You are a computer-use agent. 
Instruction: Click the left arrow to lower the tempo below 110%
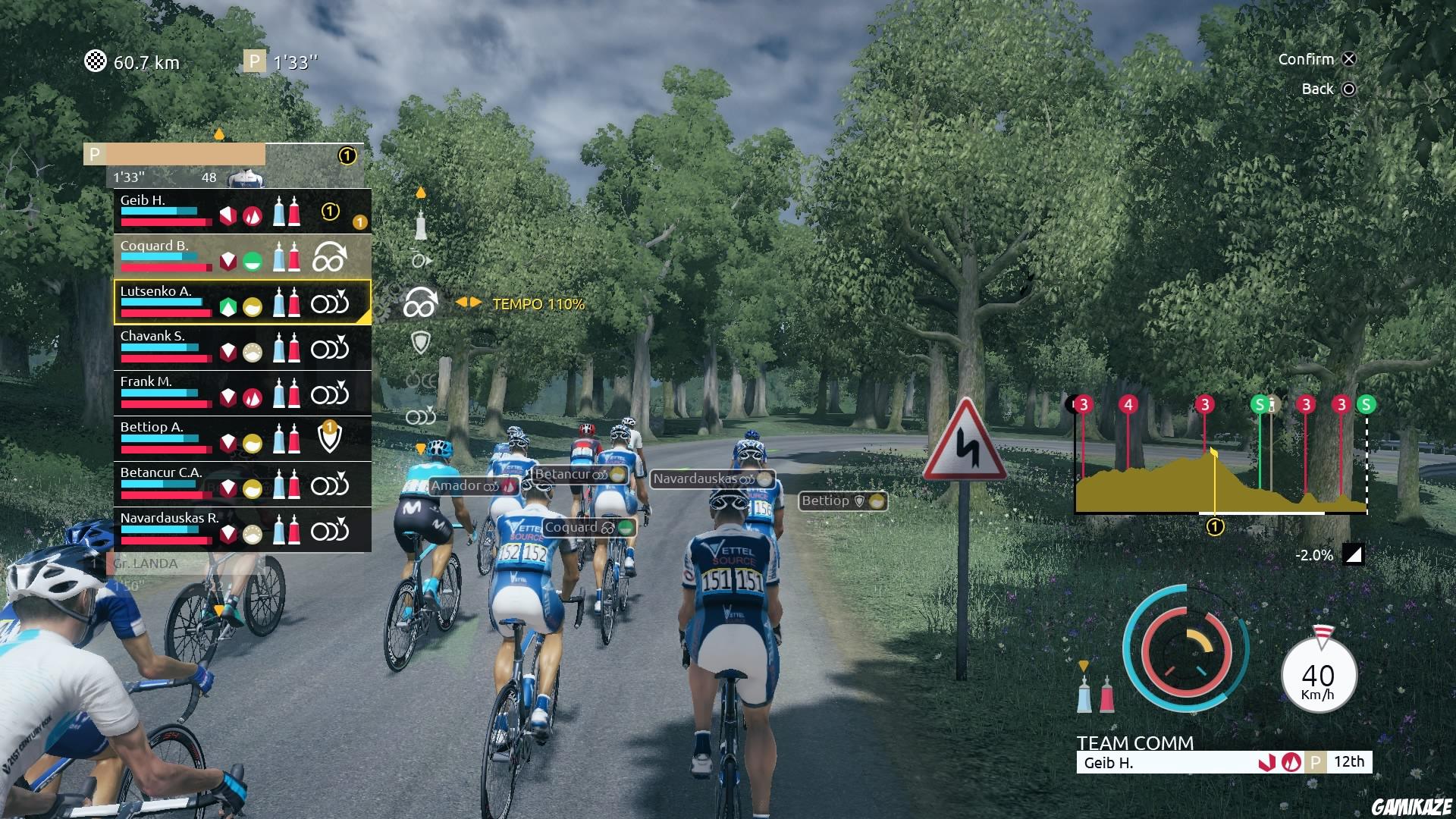(x=462, y=303)
